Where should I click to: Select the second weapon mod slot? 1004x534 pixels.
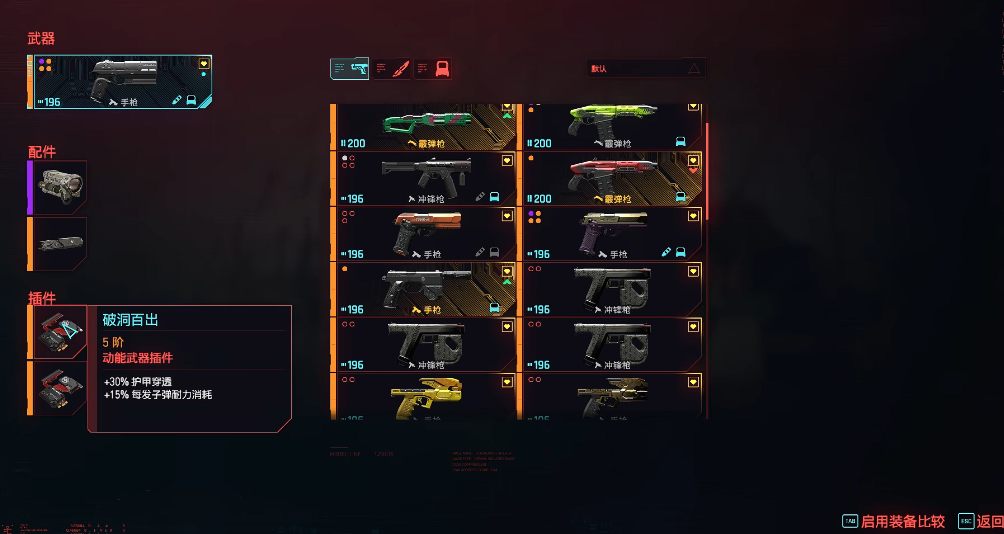click(x=59, y=388)
